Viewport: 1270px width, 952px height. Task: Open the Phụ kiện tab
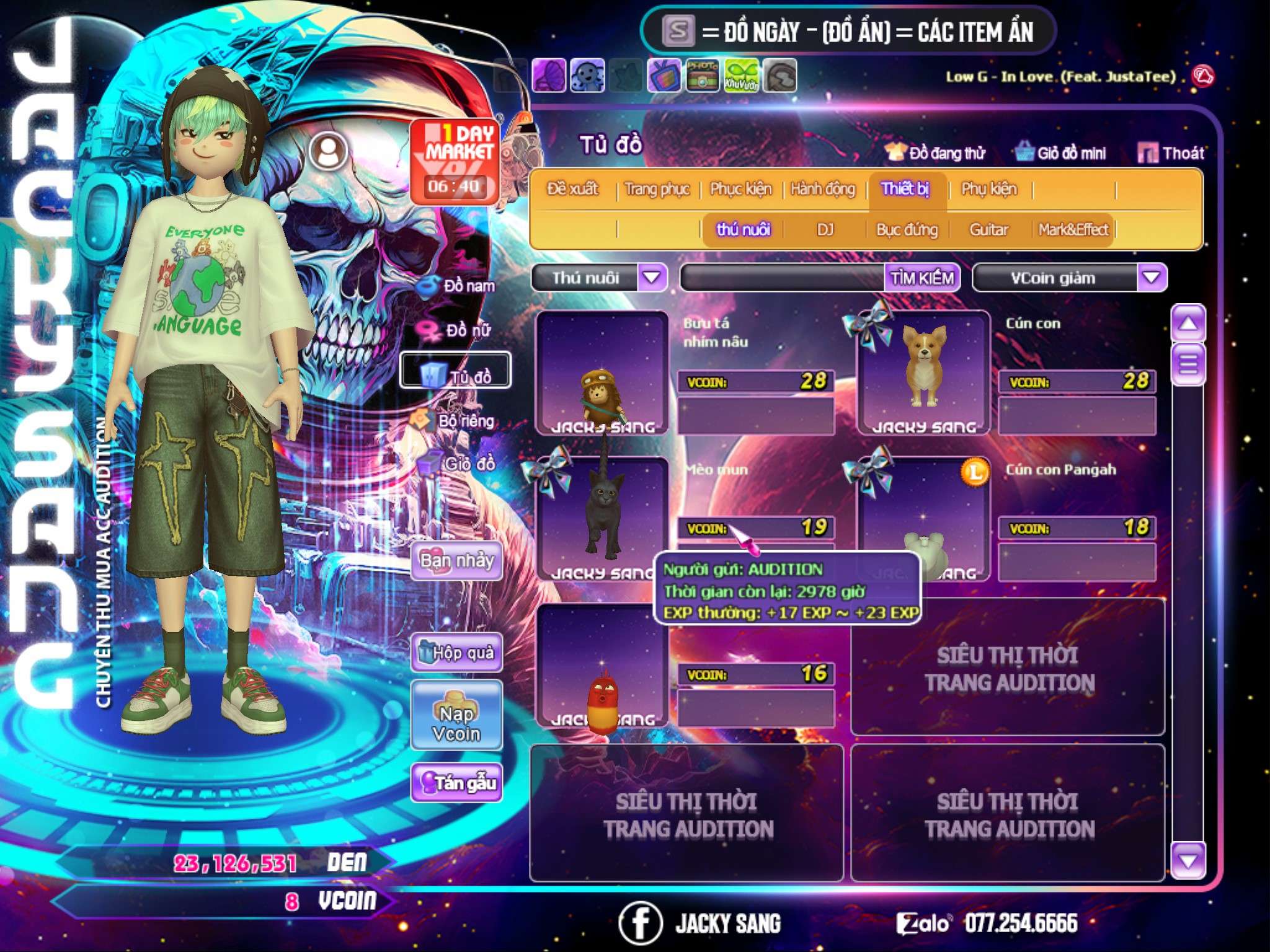click(988, 189)
